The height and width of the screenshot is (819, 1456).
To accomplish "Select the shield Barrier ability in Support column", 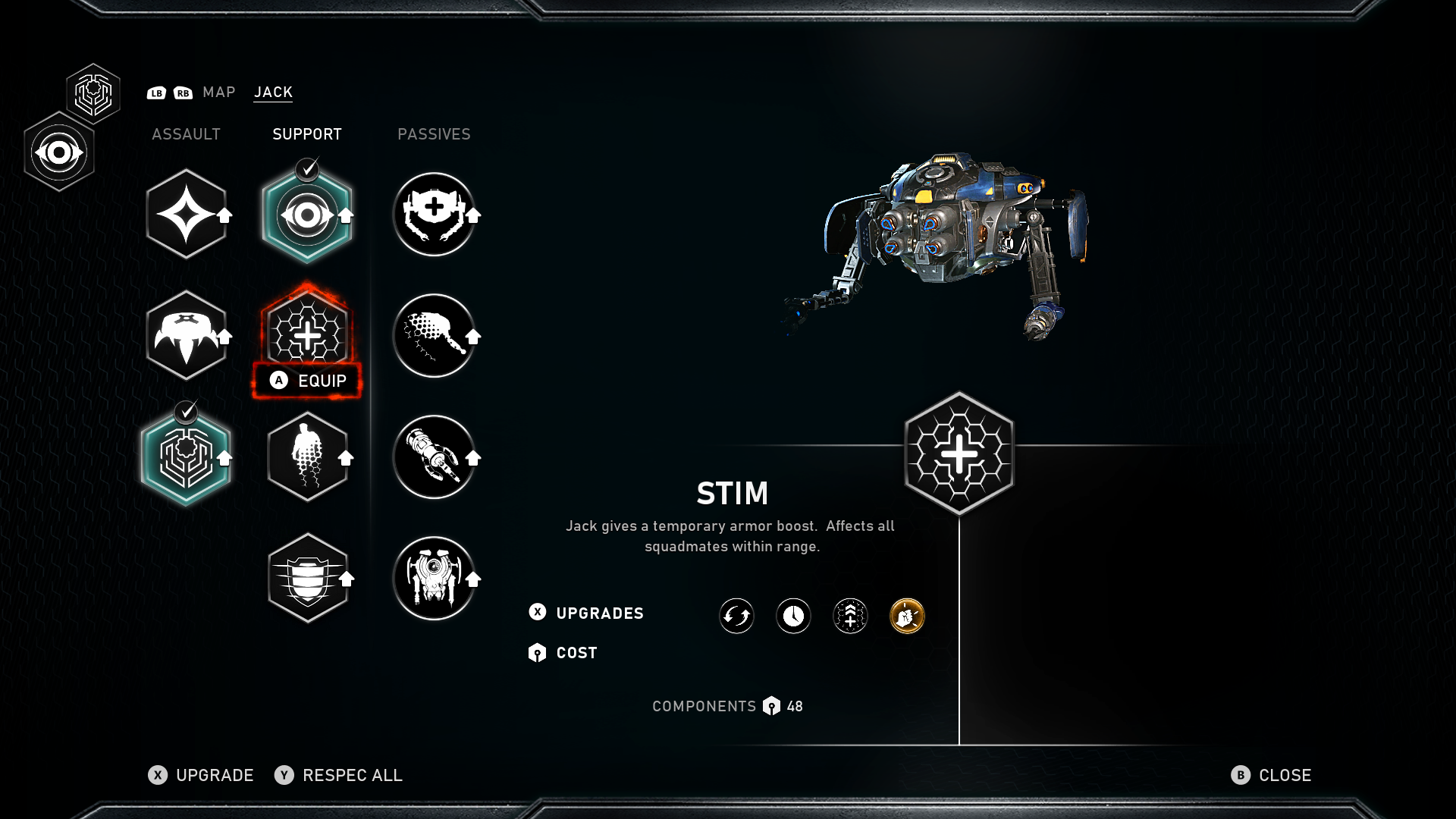I will [x=307, y=577].
